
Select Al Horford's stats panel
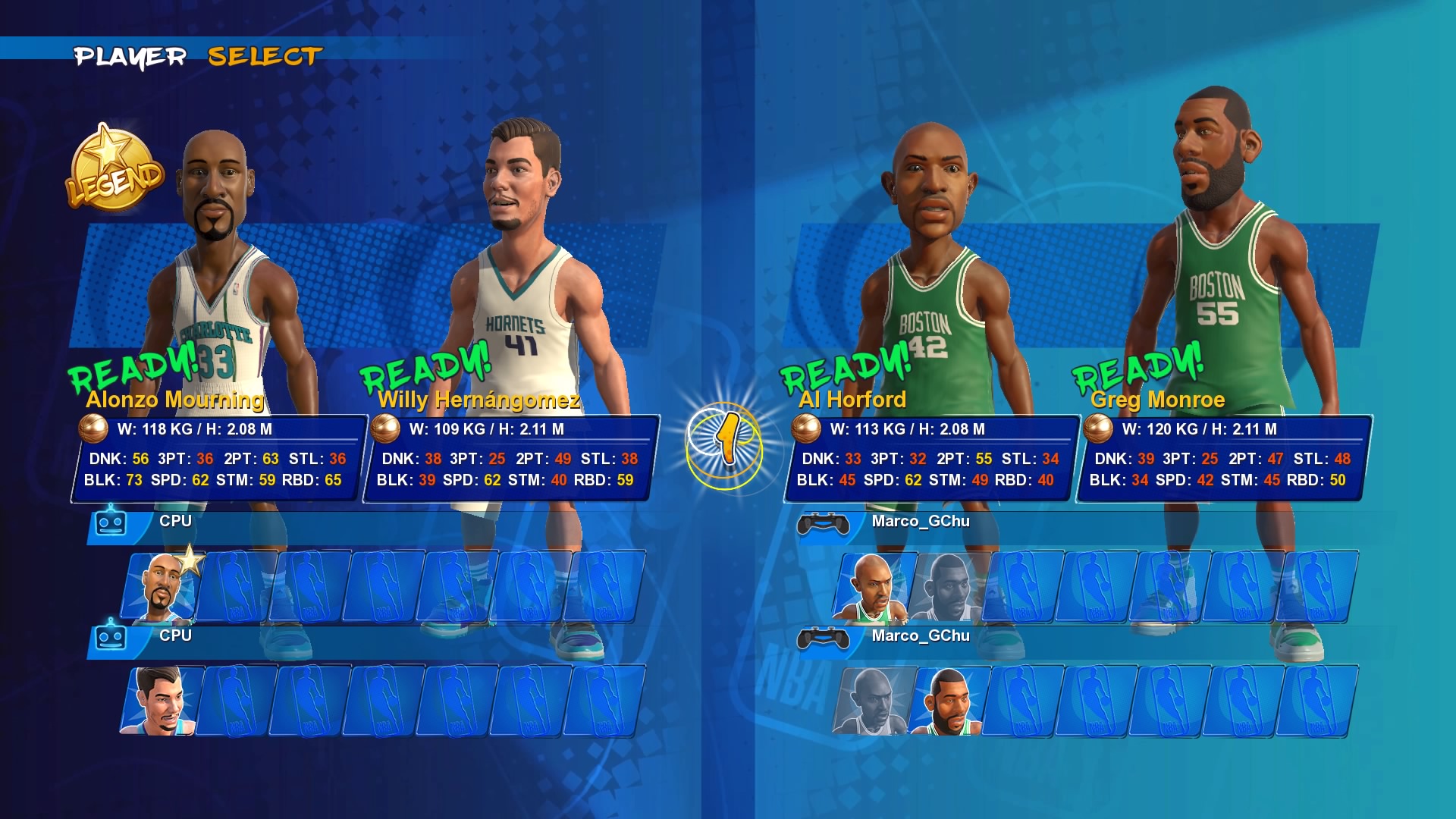[x=928, y=458]
